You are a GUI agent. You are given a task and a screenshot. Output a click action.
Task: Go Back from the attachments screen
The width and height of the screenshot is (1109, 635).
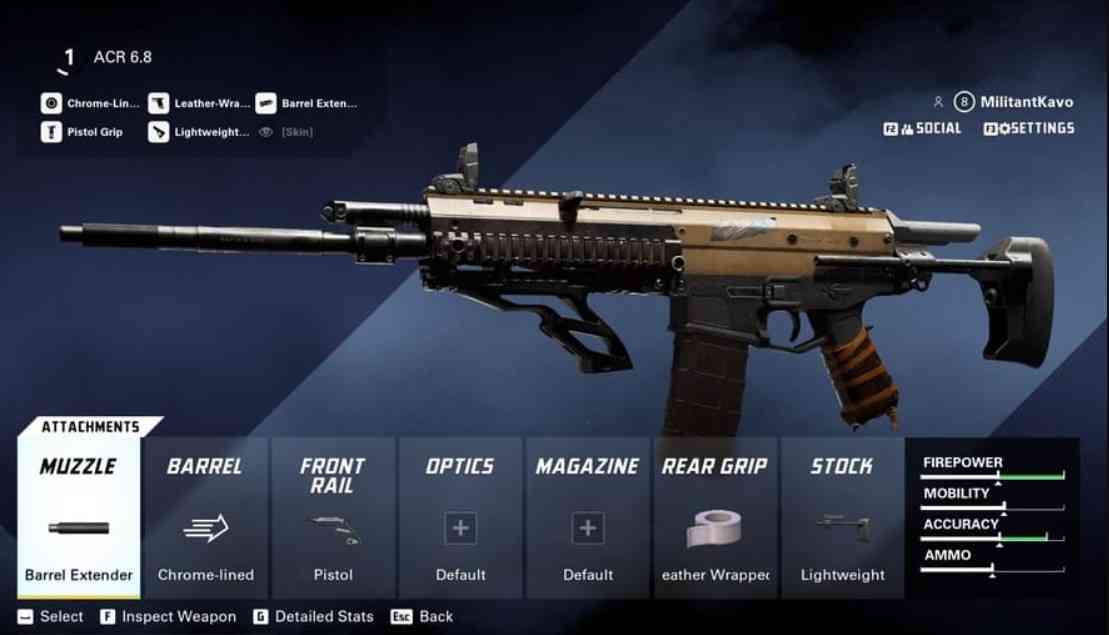(422, 617)
